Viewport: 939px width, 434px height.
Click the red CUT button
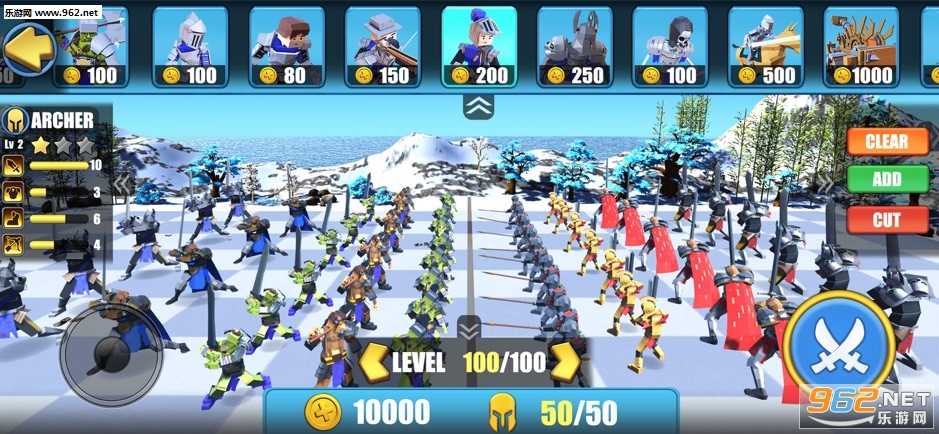886,220
